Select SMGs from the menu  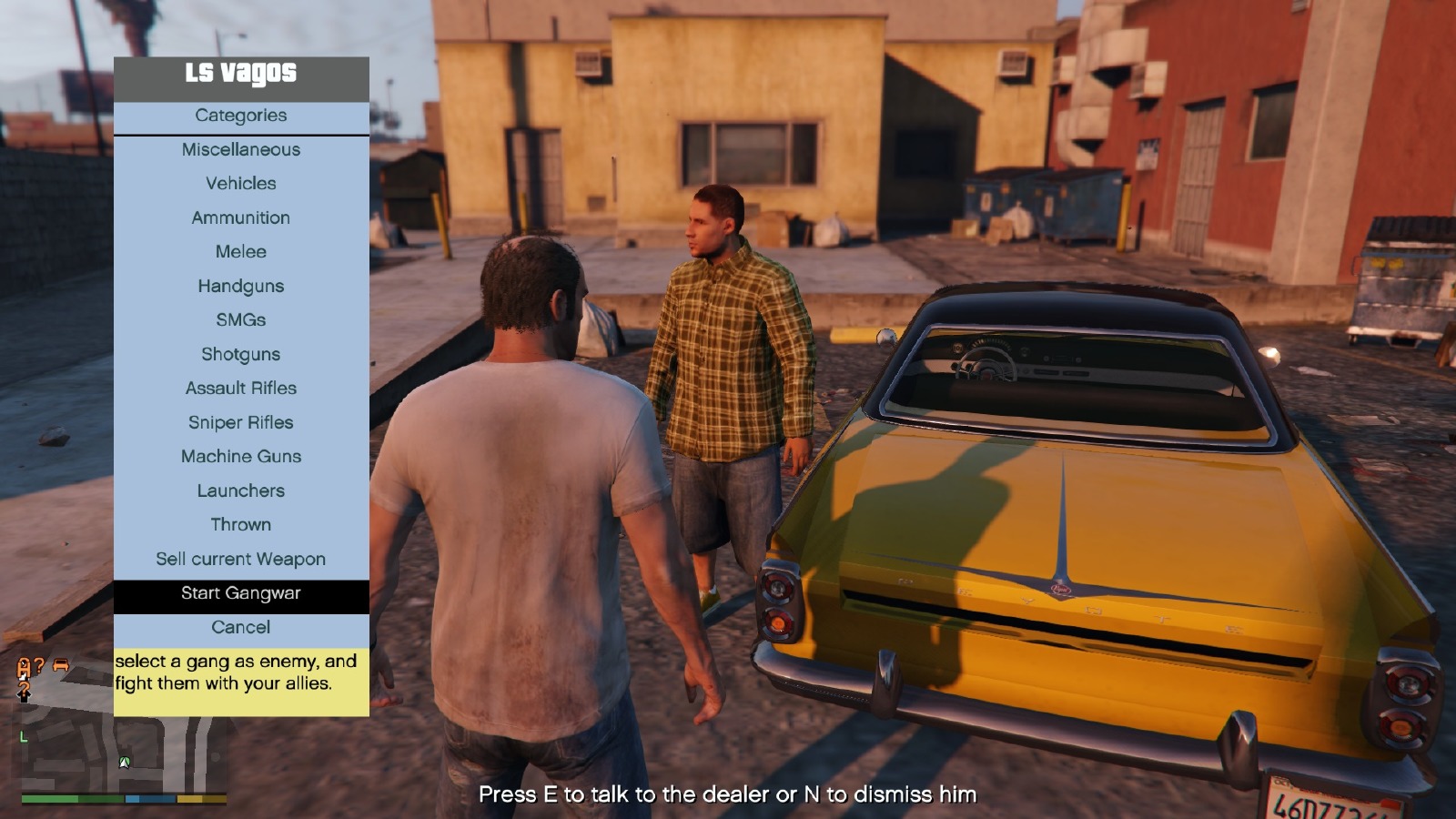241,320
